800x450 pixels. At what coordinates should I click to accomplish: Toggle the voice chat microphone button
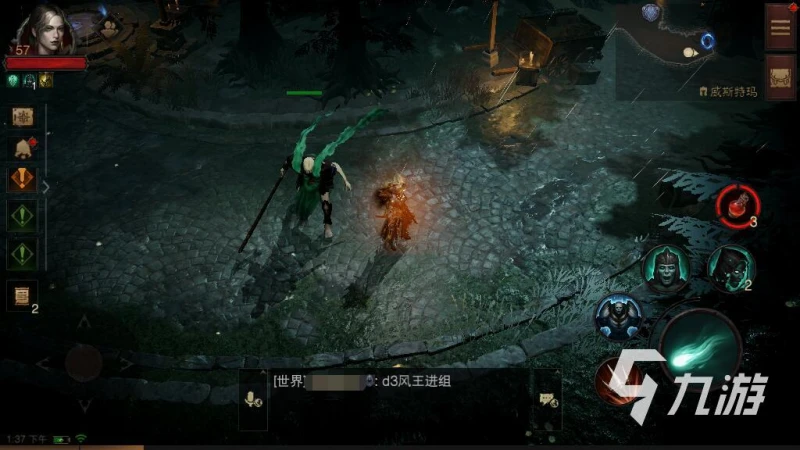pos(253,398)
